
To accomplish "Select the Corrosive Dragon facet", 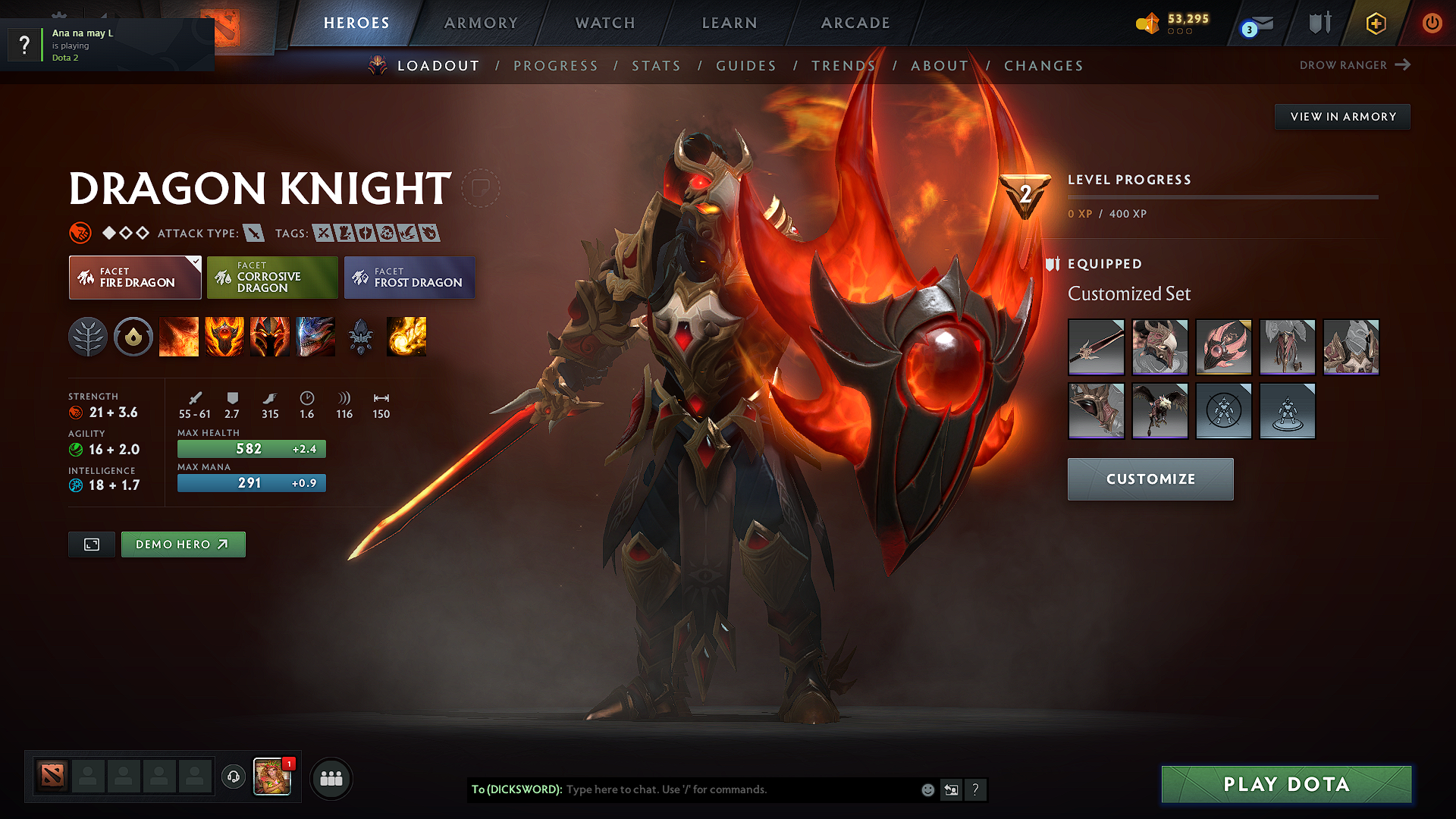I will (272, 277).
